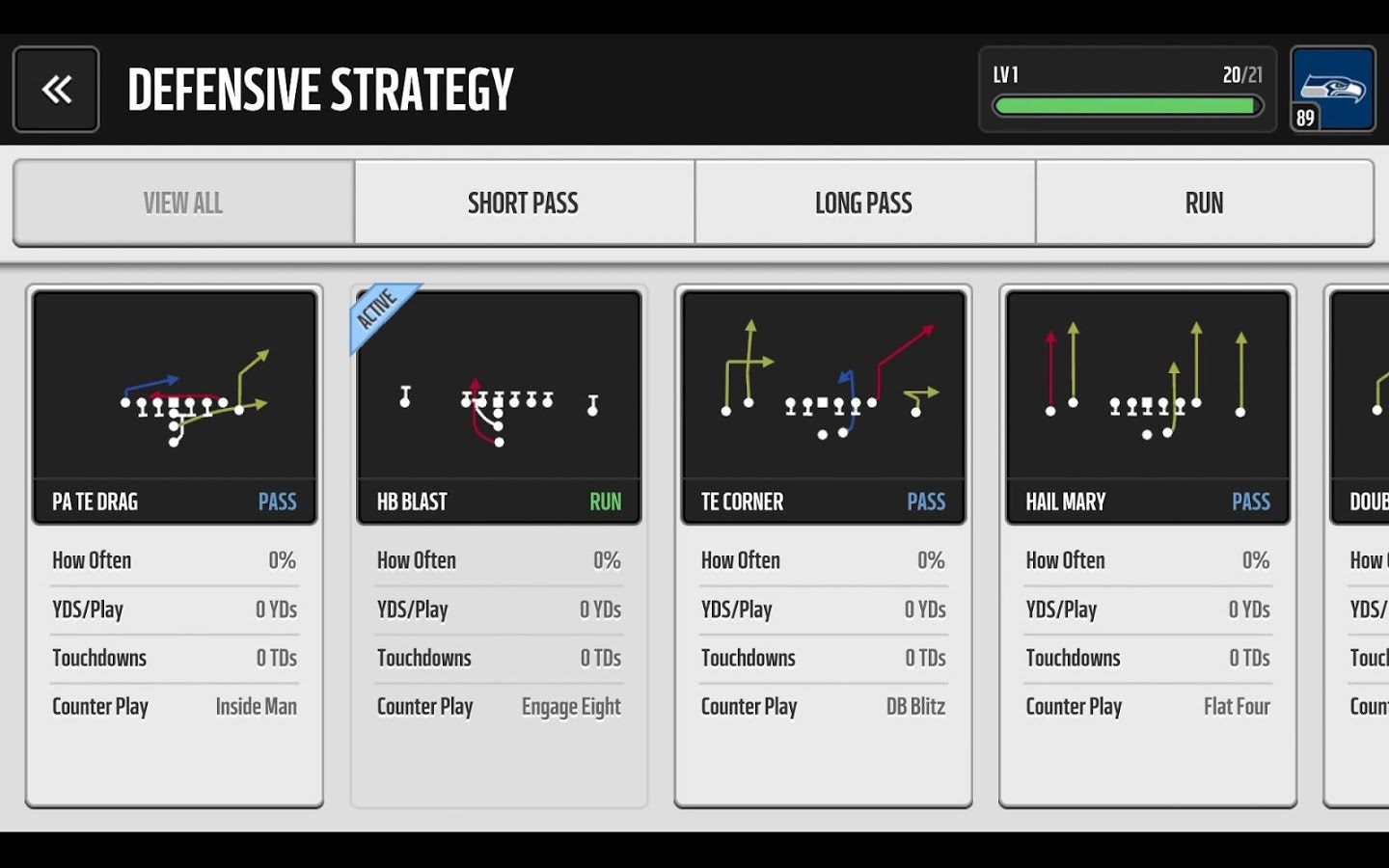Click the PASS label on TE CORNER
Viewport: 1389px width, 868px height.
926,502
